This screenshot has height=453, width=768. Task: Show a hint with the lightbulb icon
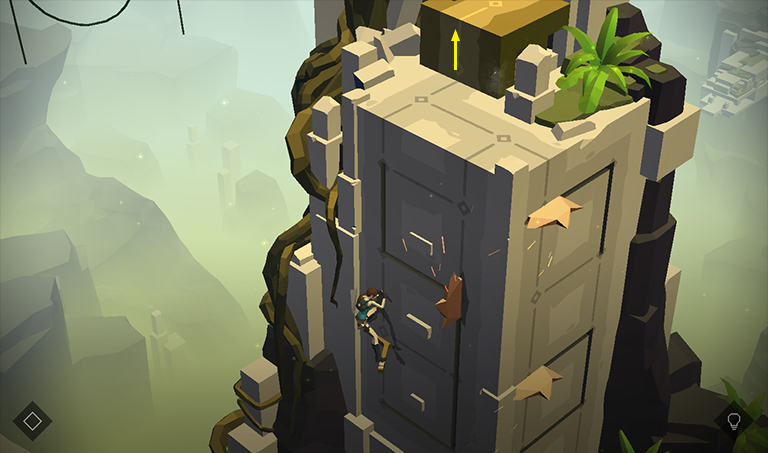click(734, 421)
